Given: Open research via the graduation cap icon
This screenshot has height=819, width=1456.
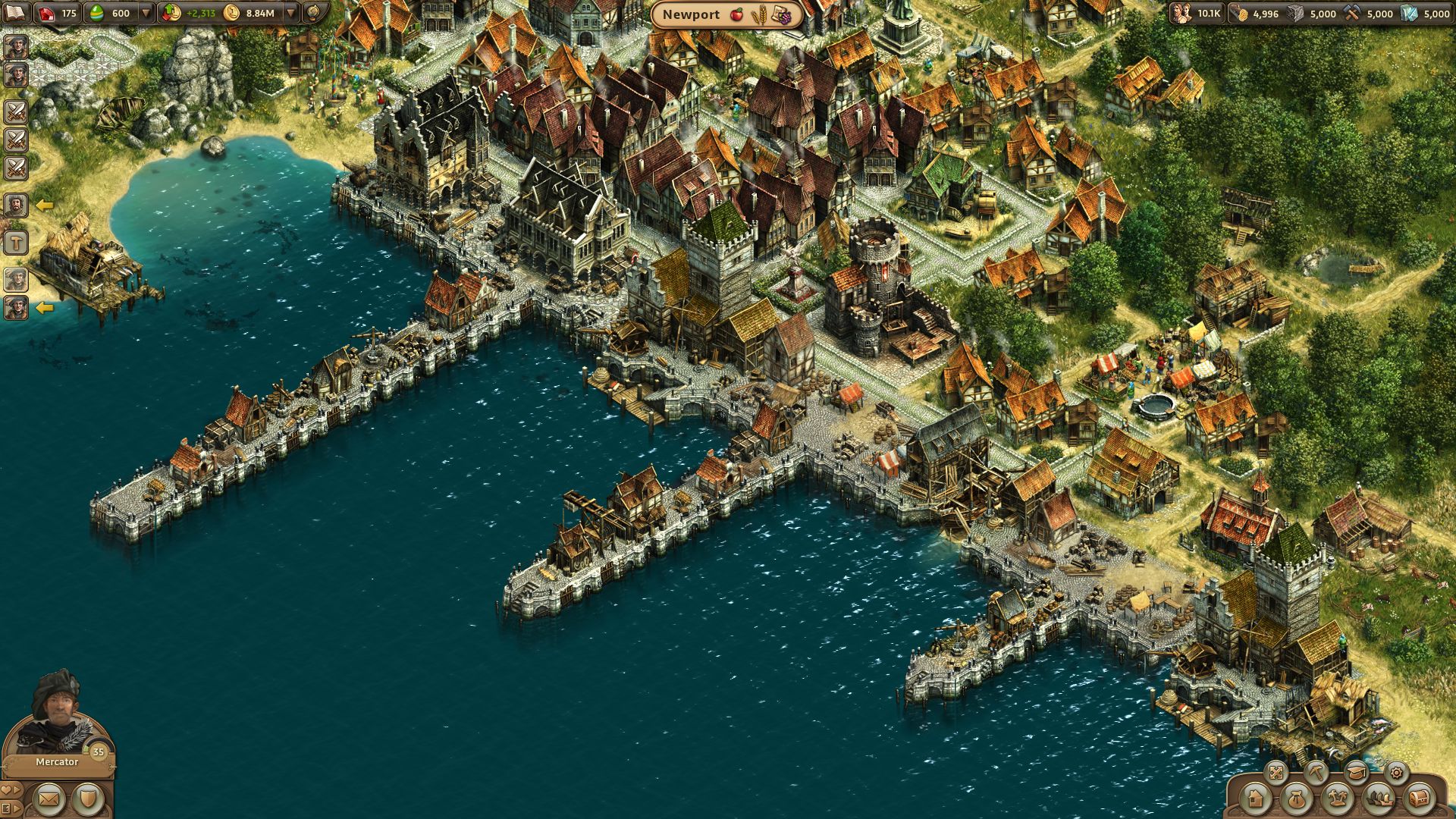Looking at the screenshot, I should point(1357,772).
